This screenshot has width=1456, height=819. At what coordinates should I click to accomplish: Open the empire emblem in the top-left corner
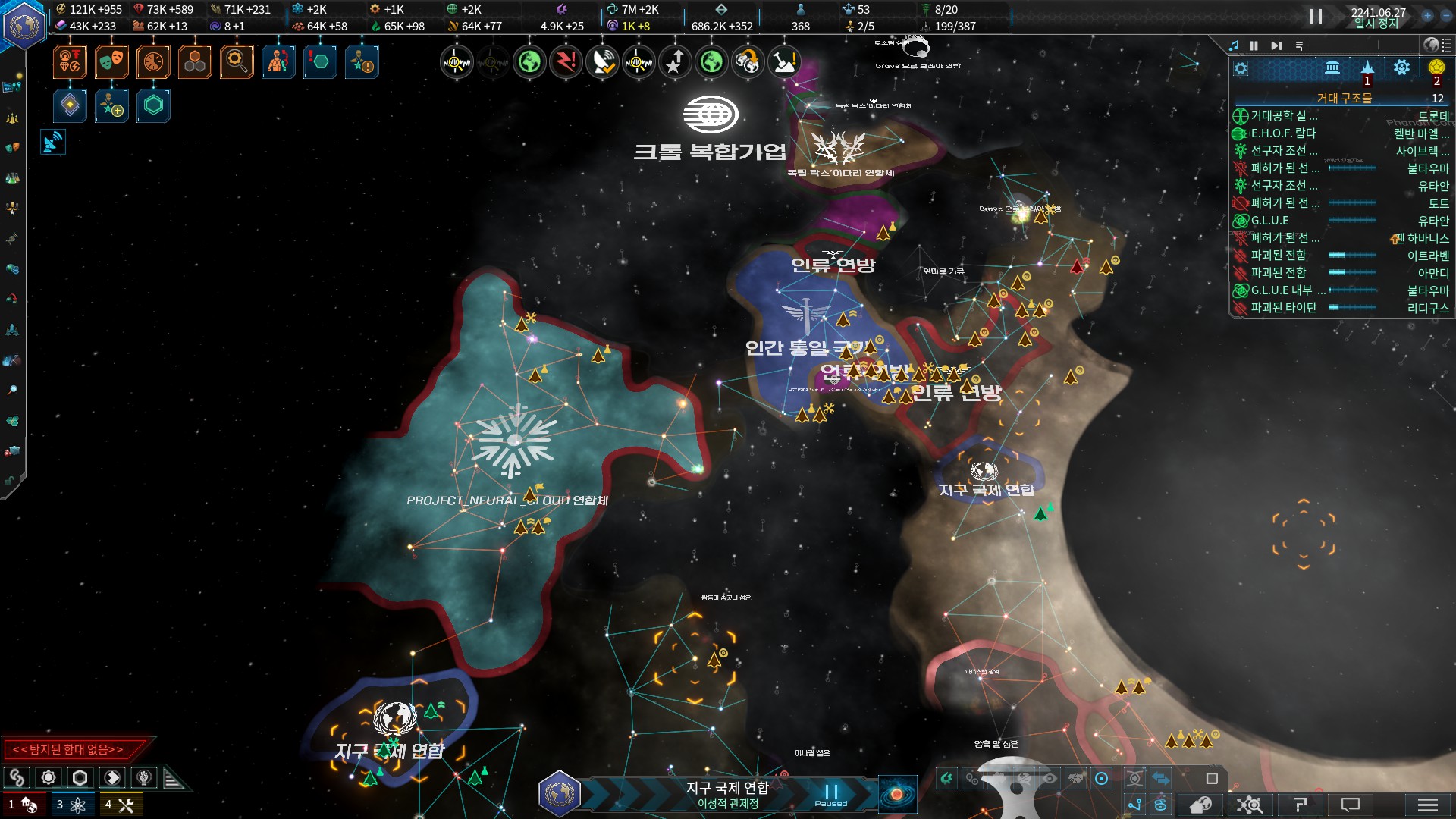pos(24,25)
